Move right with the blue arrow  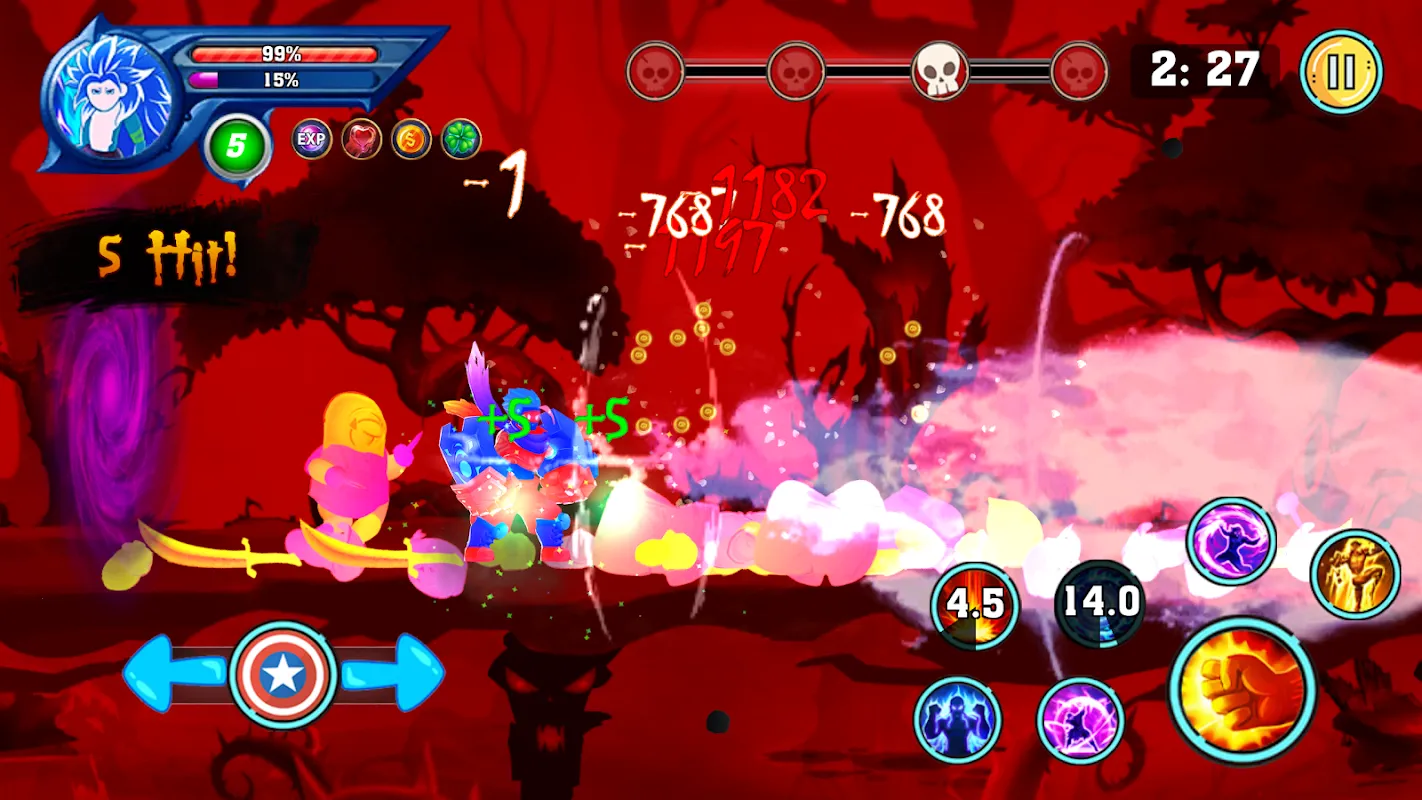[395, 674]
